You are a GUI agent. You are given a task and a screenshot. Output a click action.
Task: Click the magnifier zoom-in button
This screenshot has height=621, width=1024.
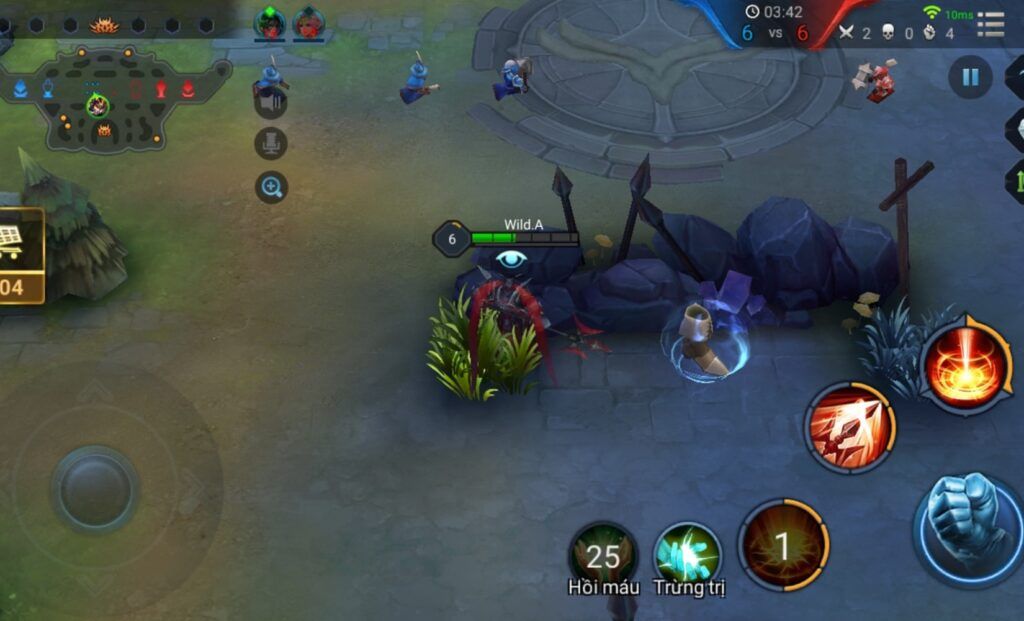click(x=271, y=186)
